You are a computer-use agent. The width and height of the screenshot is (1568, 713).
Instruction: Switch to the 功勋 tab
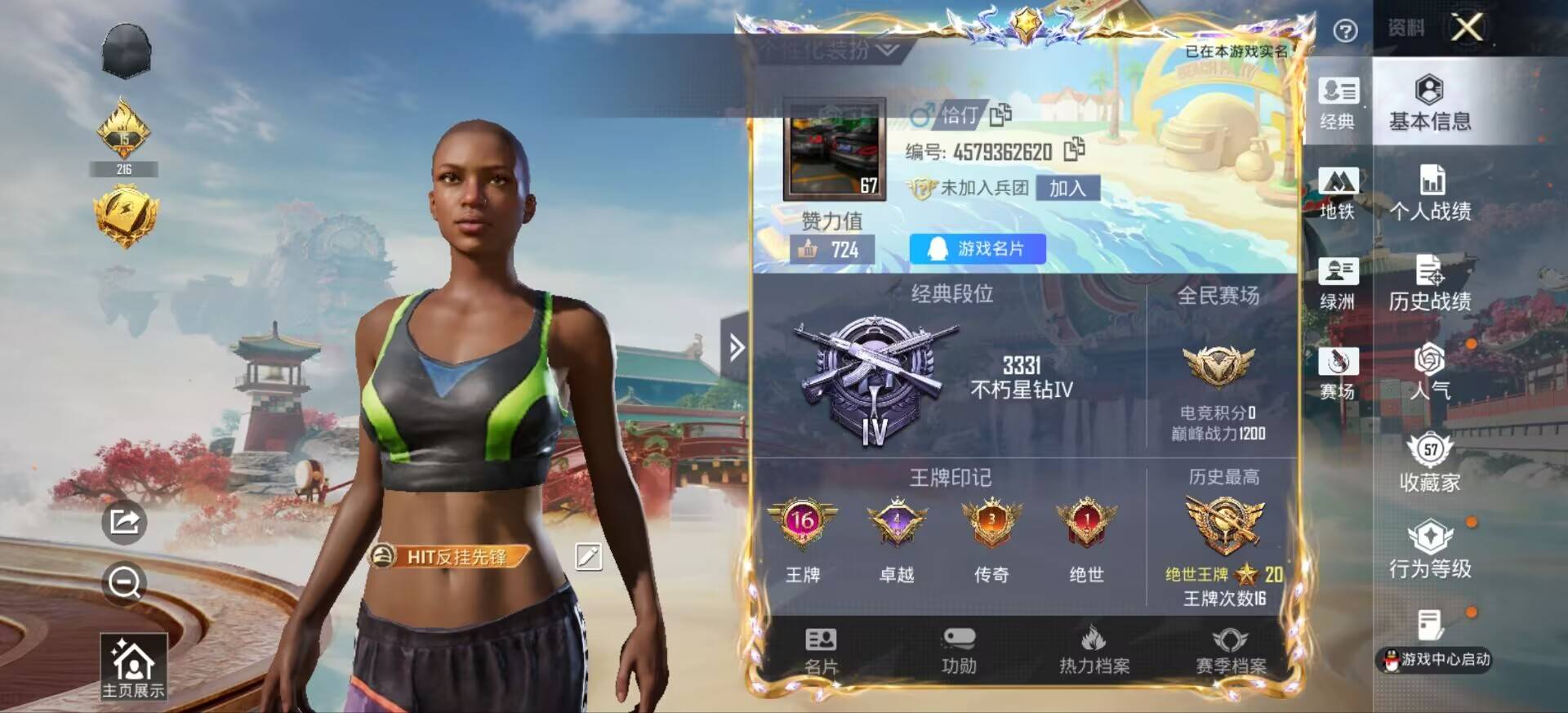click(x=959, y=649)
